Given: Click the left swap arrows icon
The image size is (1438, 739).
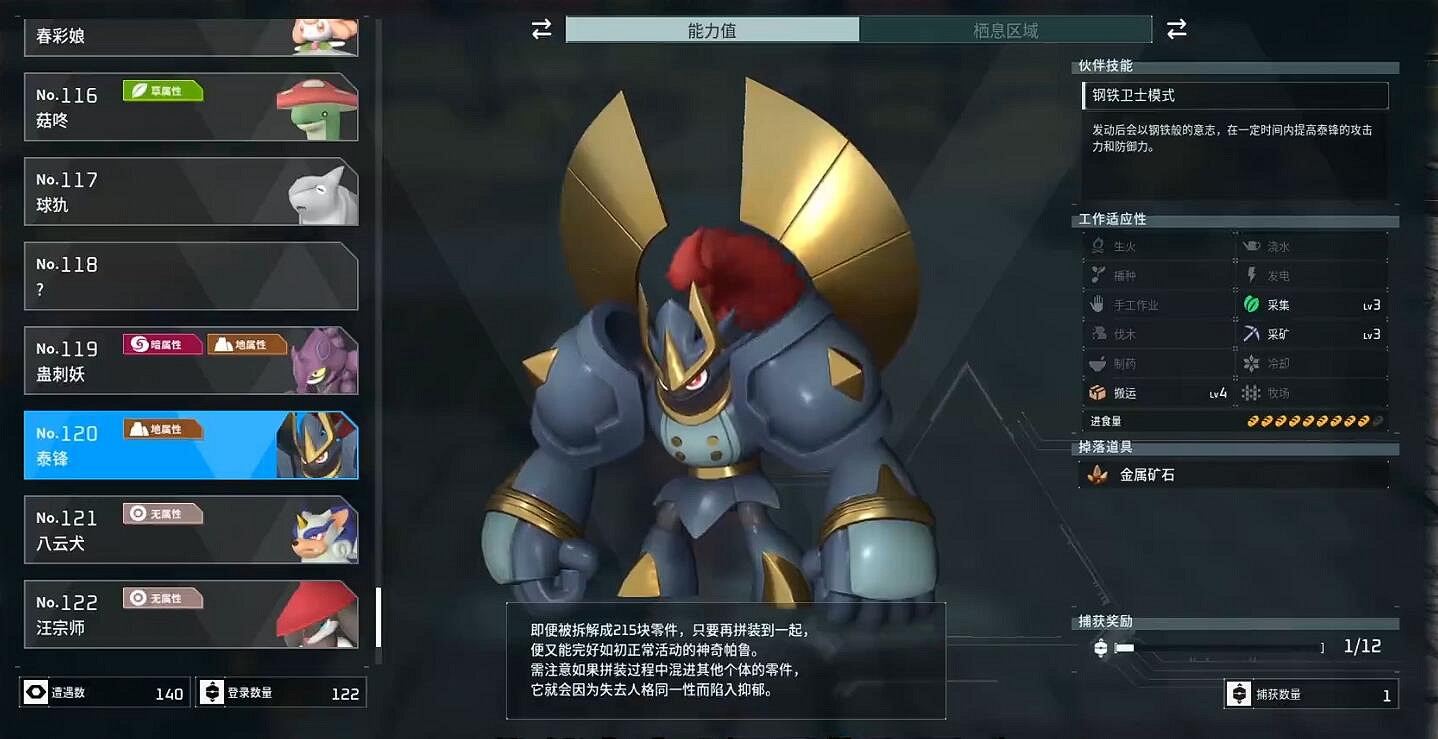Looking at the screenshot, I should pos(539,30).
